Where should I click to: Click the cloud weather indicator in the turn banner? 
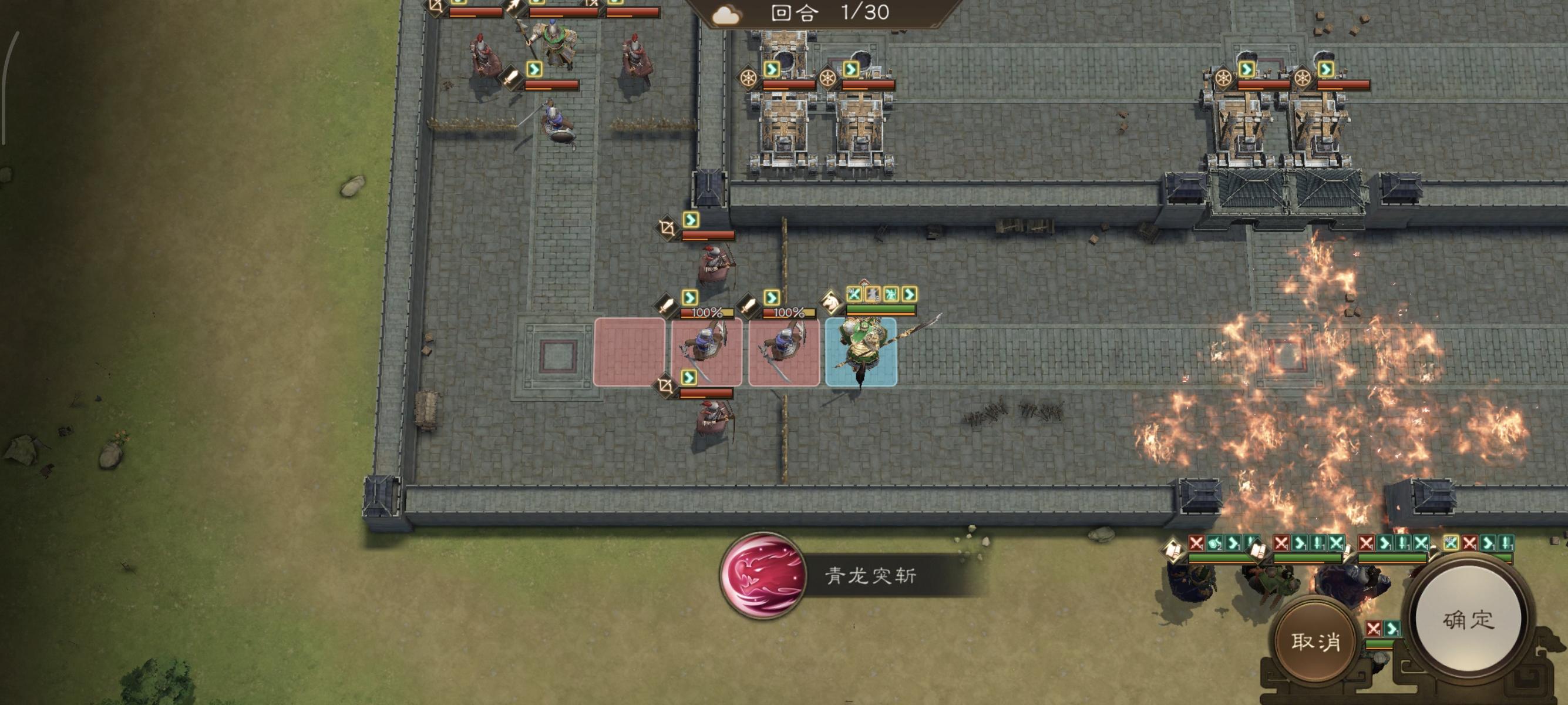tap(727, 15)
